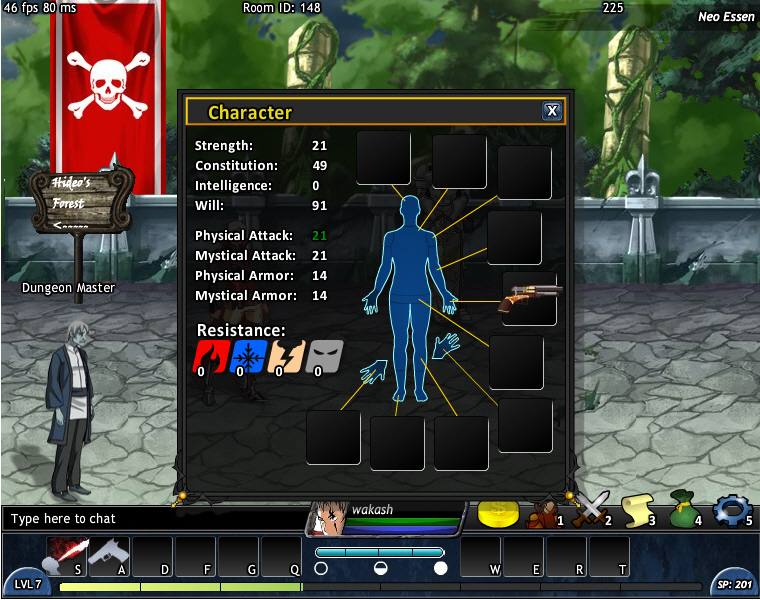The width and height of the screenshot is (760, 600).
Task: Click the wakash player portrait
Action: tap(328, 517)
